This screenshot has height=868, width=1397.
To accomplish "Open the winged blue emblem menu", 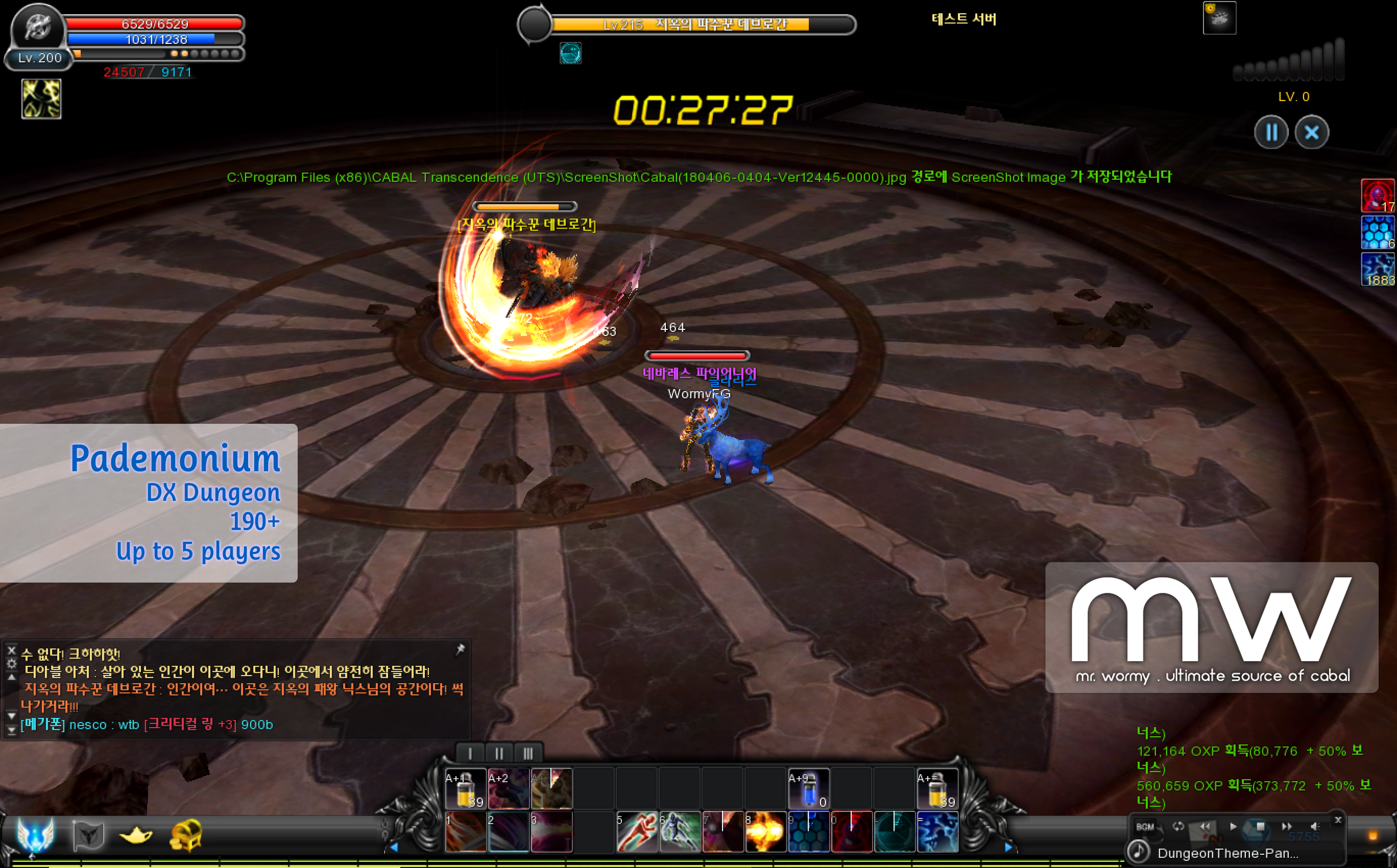I will coord(36,834).
